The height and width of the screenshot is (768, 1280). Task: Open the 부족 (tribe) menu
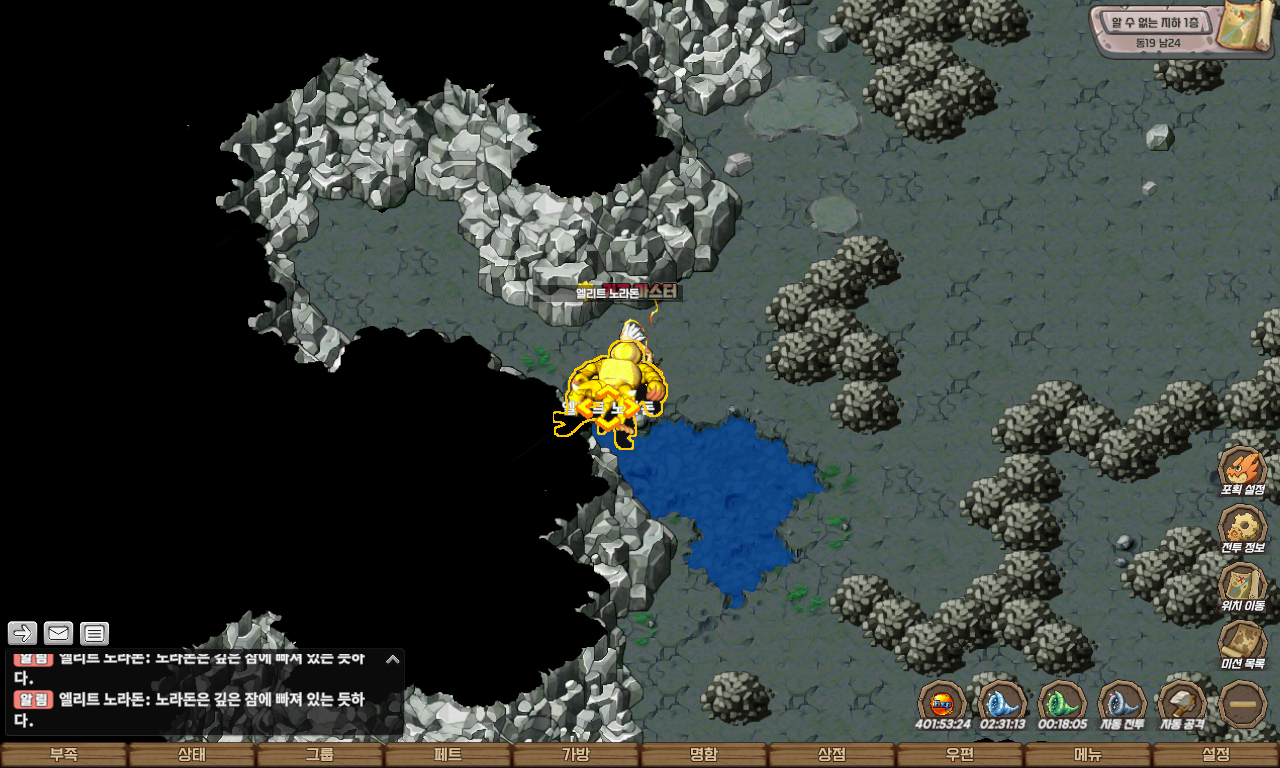pyautogui.click(x=64, y=755)
